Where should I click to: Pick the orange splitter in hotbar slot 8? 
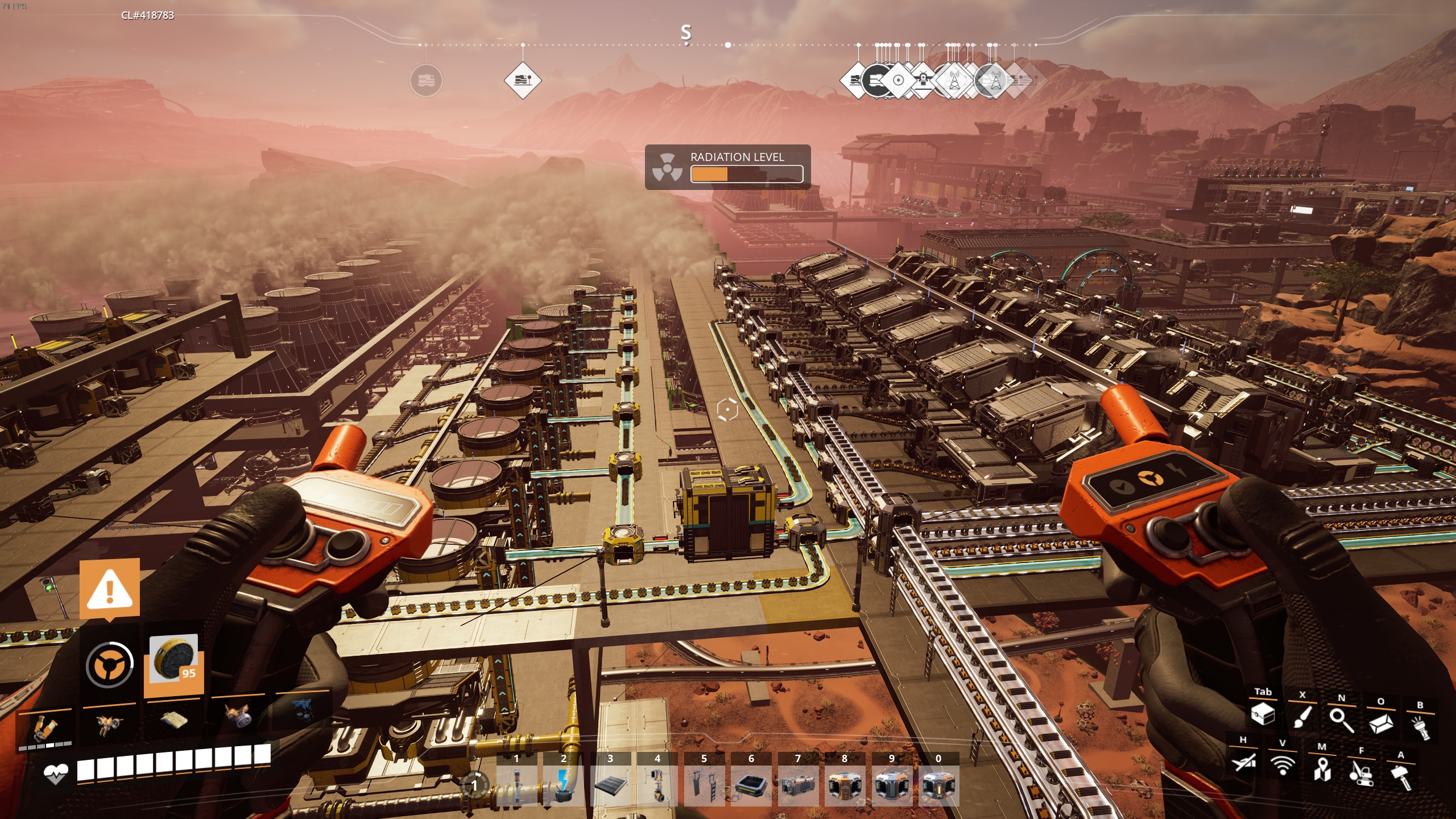coord(845,785)
